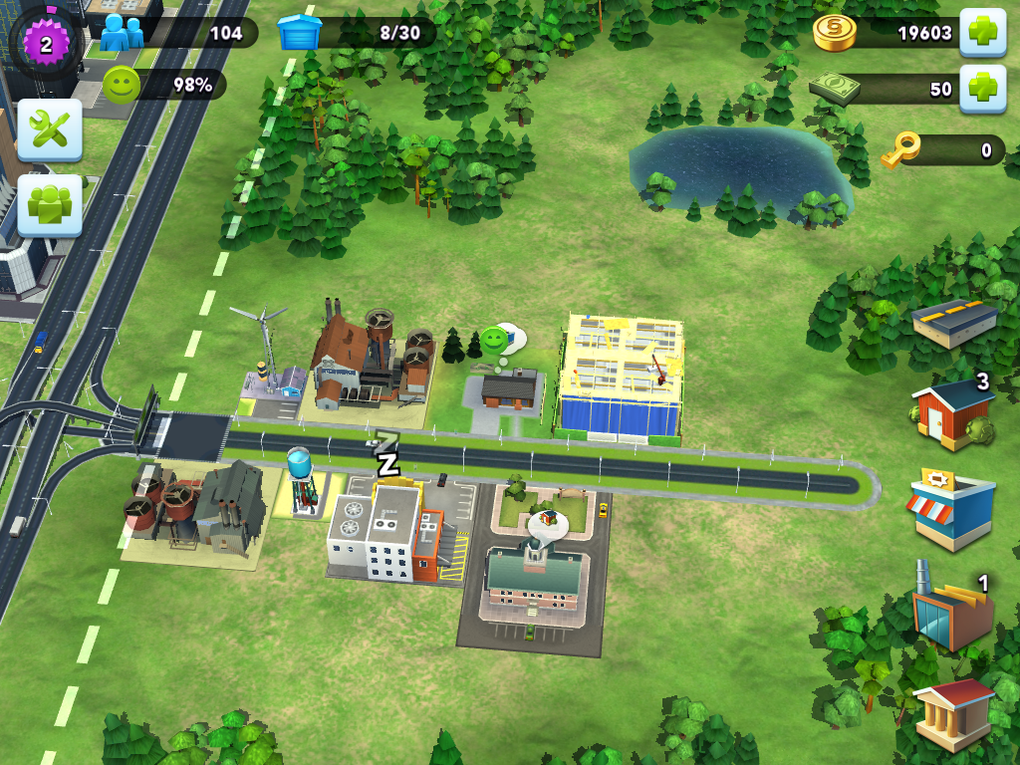1020x765 pixels.
Task: Open the green friends button
Action: tap(49, 205)
